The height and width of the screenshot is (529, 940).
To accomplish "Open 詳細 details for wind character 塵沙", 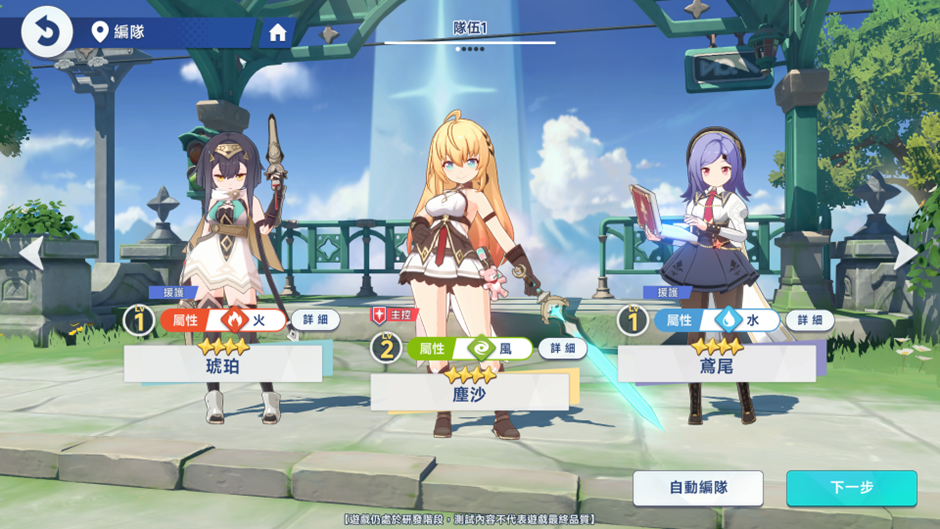I will pos(563,348).
